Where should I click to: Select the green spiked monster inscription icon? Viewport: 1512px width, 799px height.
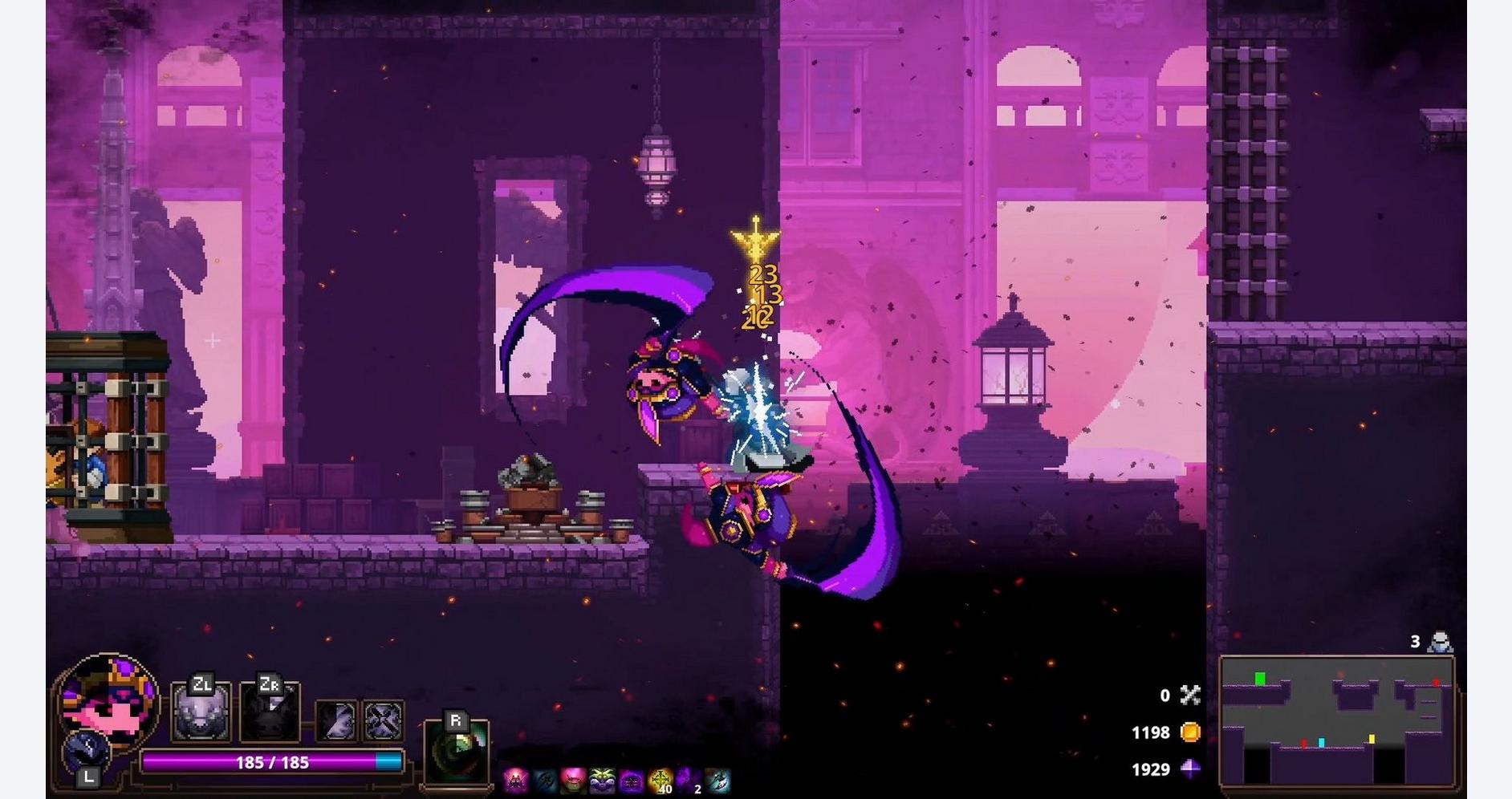tap(601, 780)
